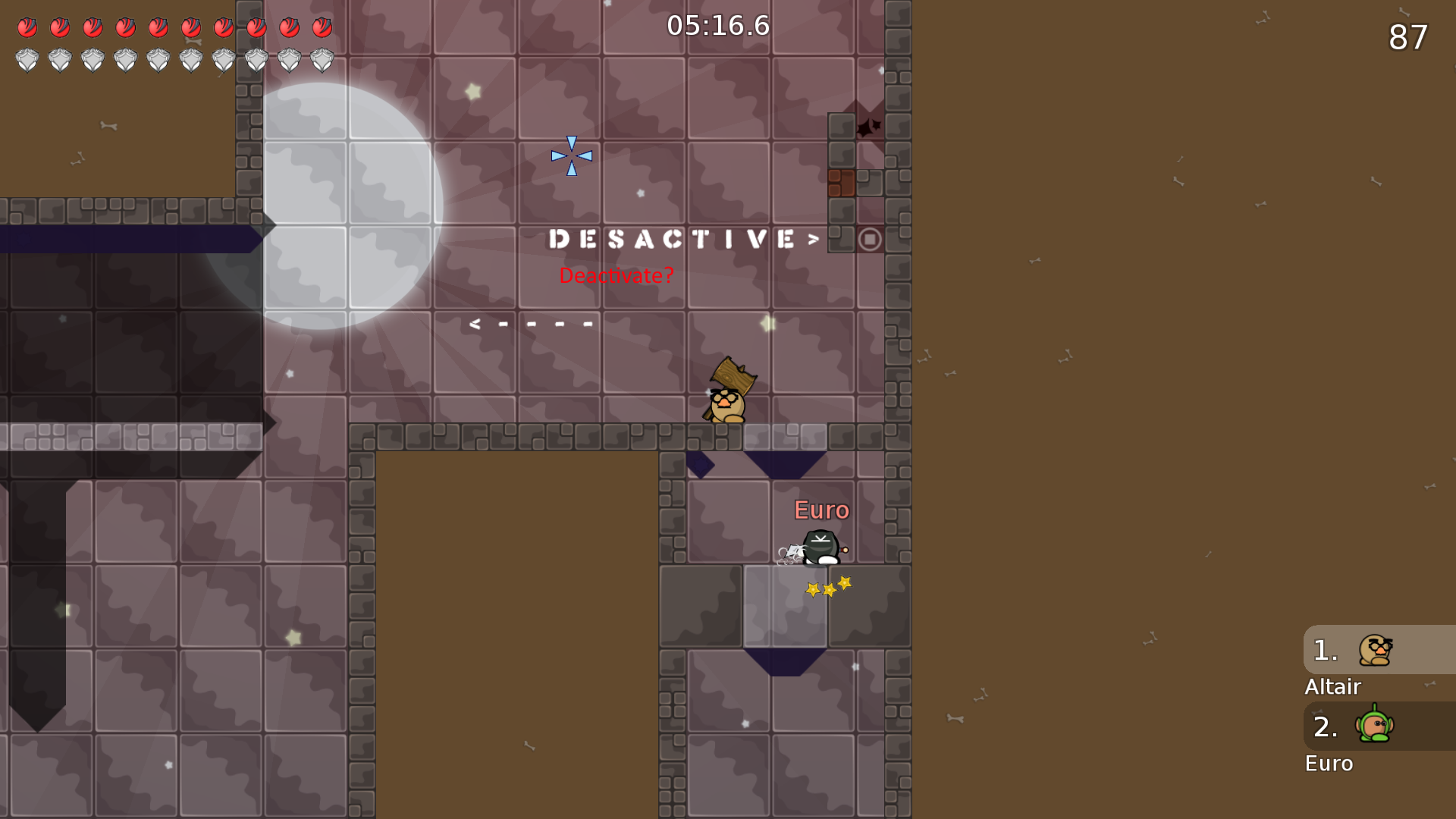
Task: Toggle the DESACTIVE switch on the wall
Action: pos(671,240)
